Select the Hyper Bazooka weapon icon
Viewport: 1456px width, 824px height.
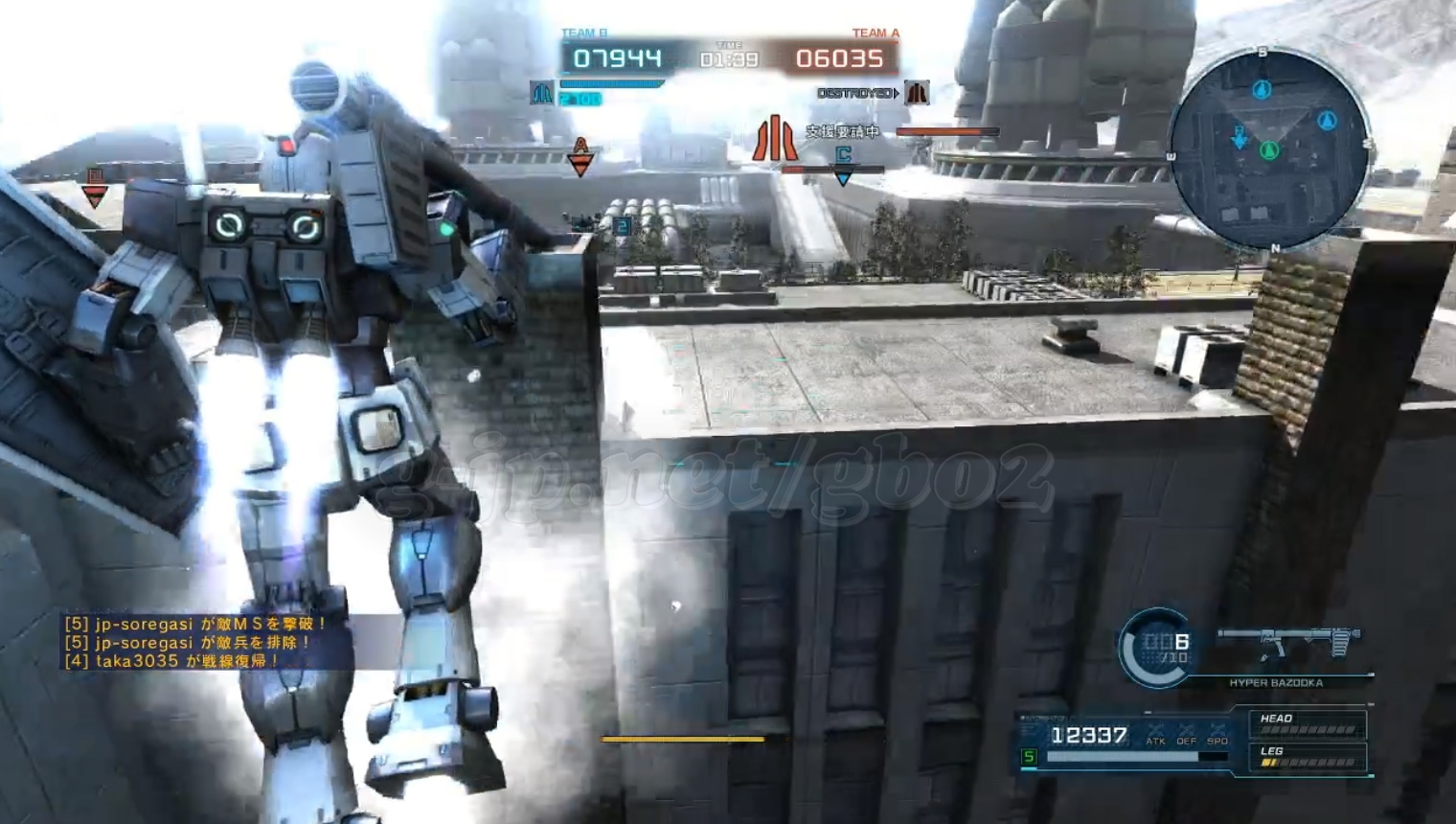click(1288, 642)
